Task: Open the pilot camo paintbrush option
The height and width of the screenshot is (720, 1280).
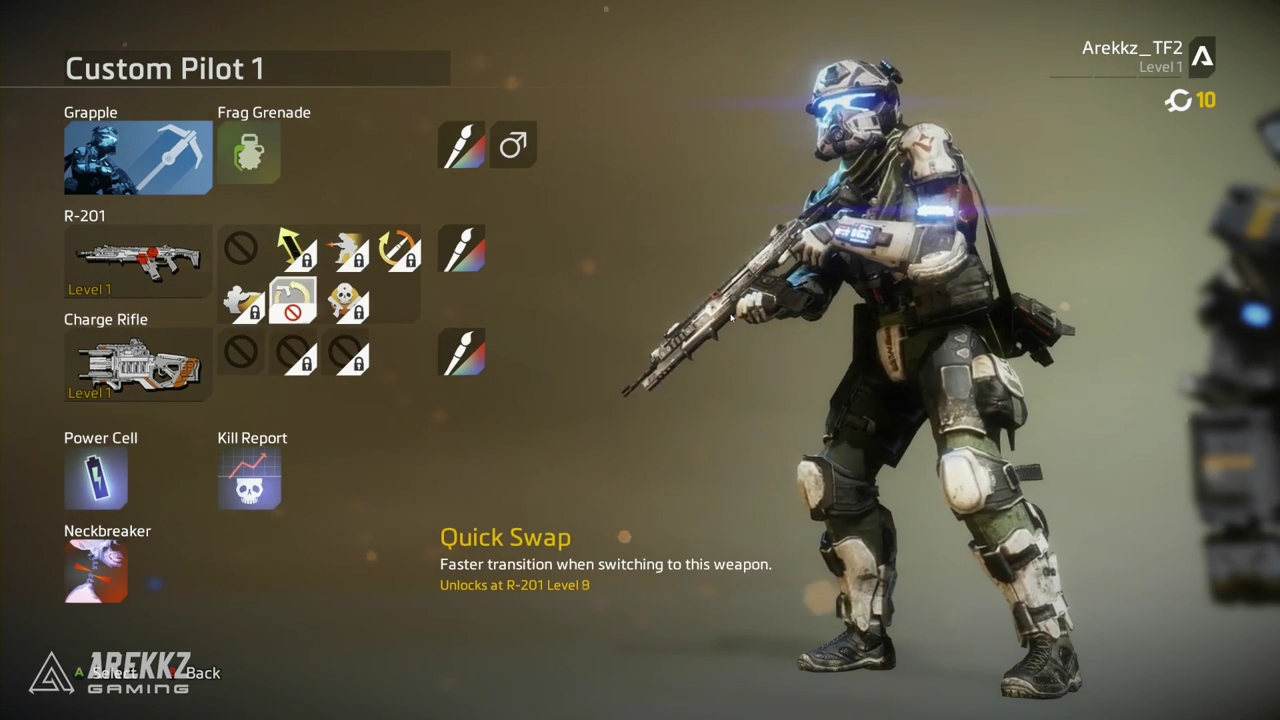Action: coord(462,146)
